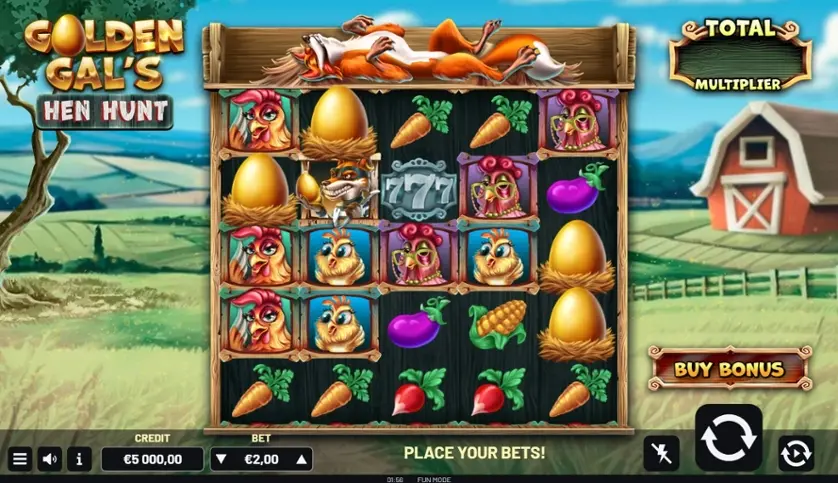Increase the bet amount
838x483 pixels.
click(x=299, y=459)
